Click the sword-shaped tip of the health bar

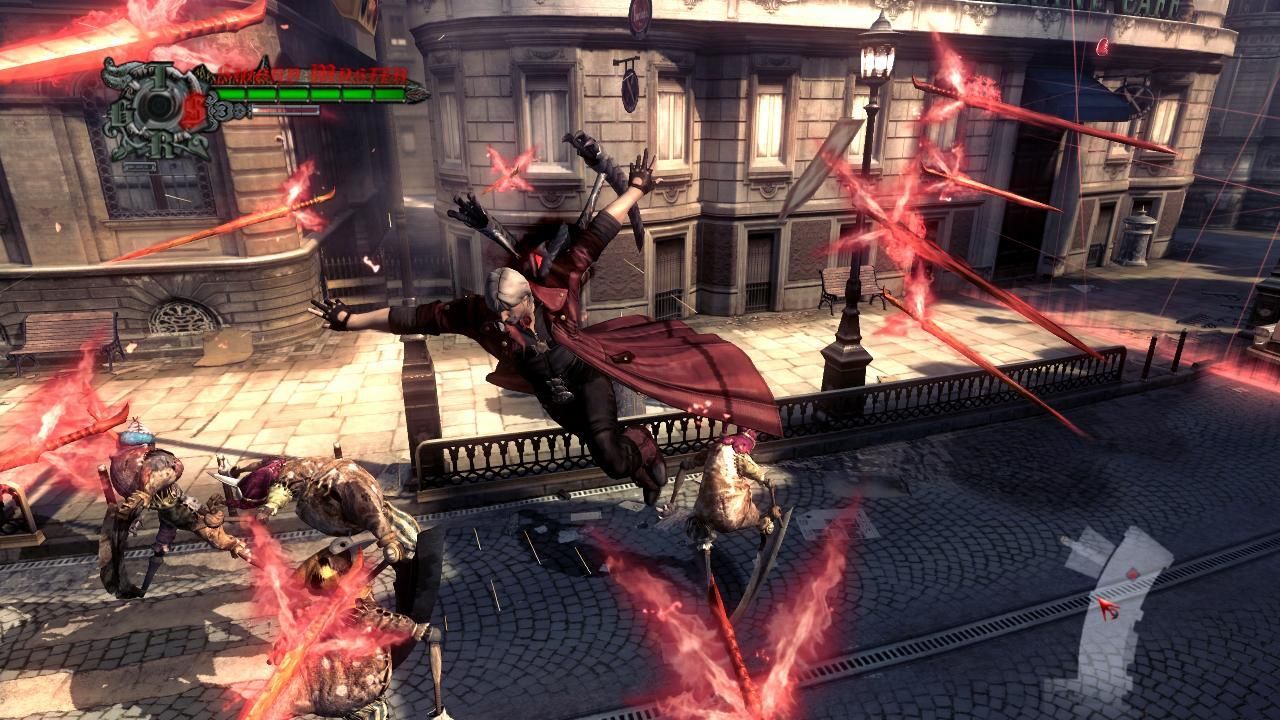418,93
